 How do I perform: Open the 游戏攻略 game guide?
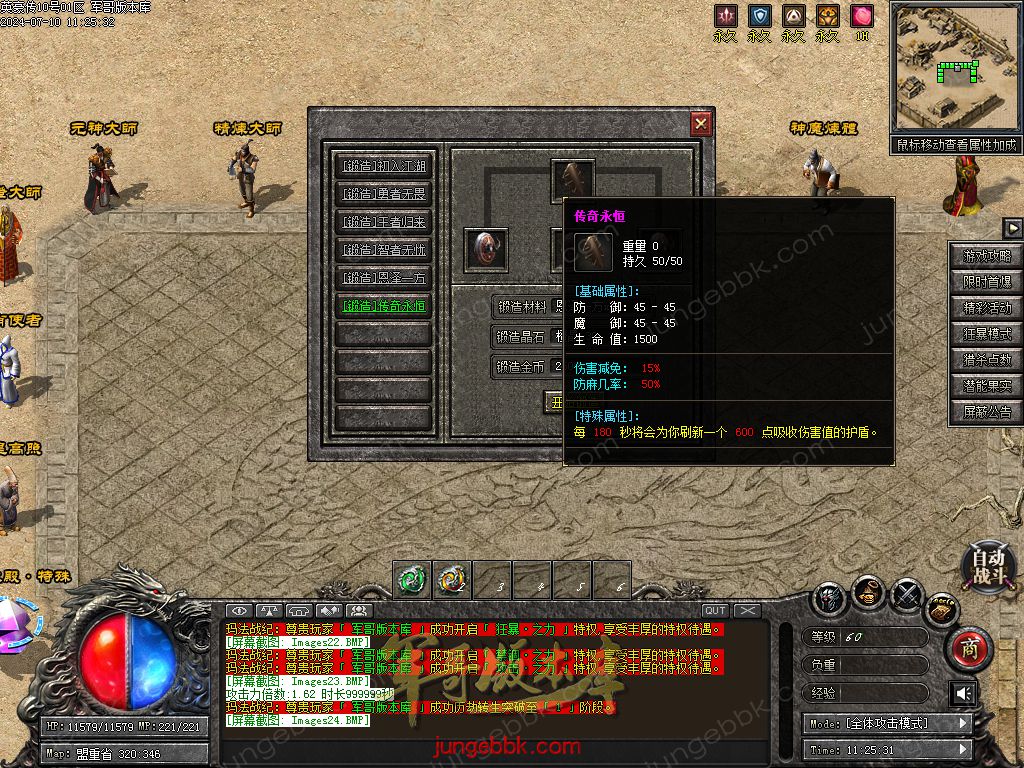(x=987, y=256)
